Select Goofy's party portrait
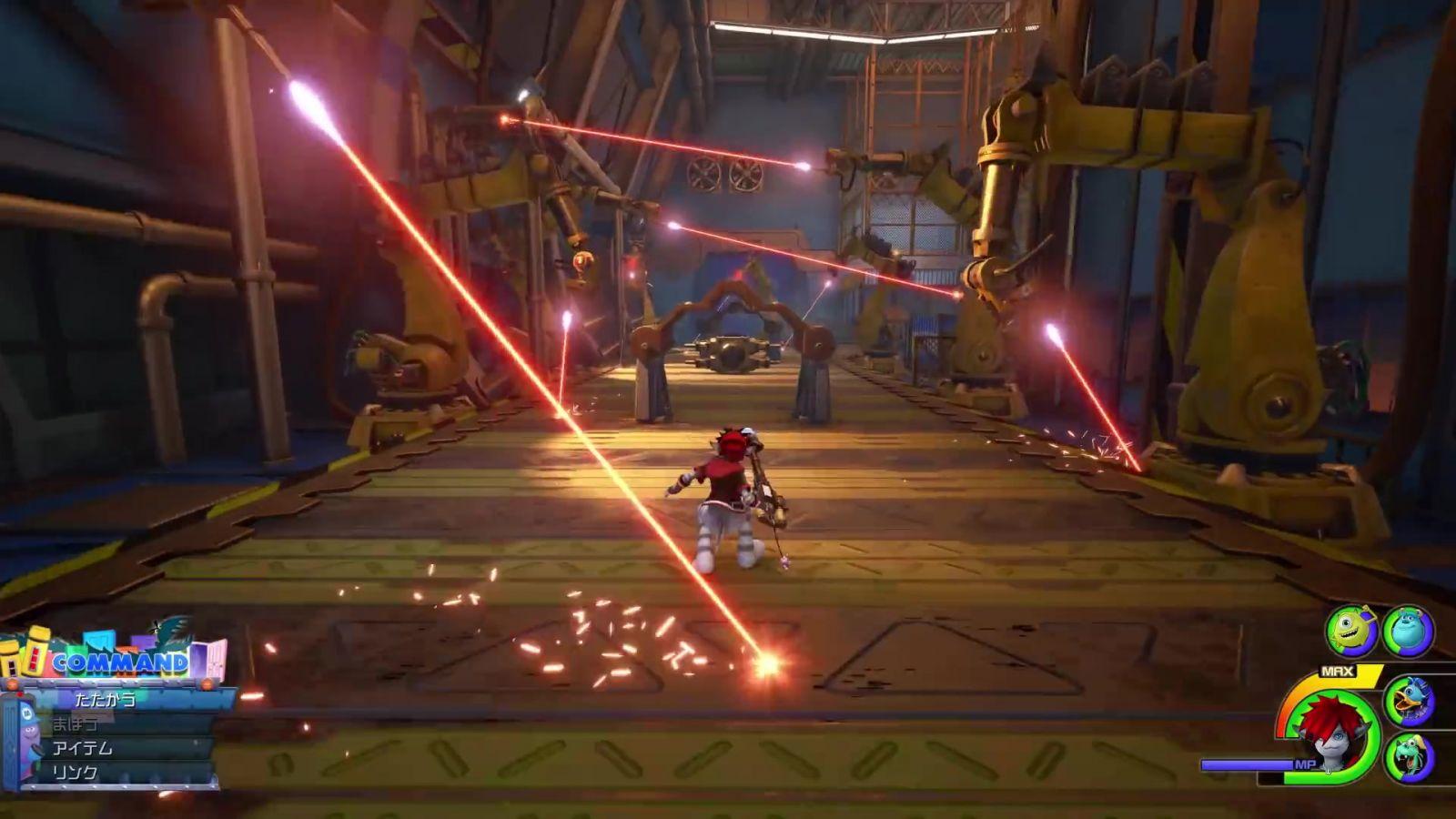The image size is (1456, 819). [1410, 755]
